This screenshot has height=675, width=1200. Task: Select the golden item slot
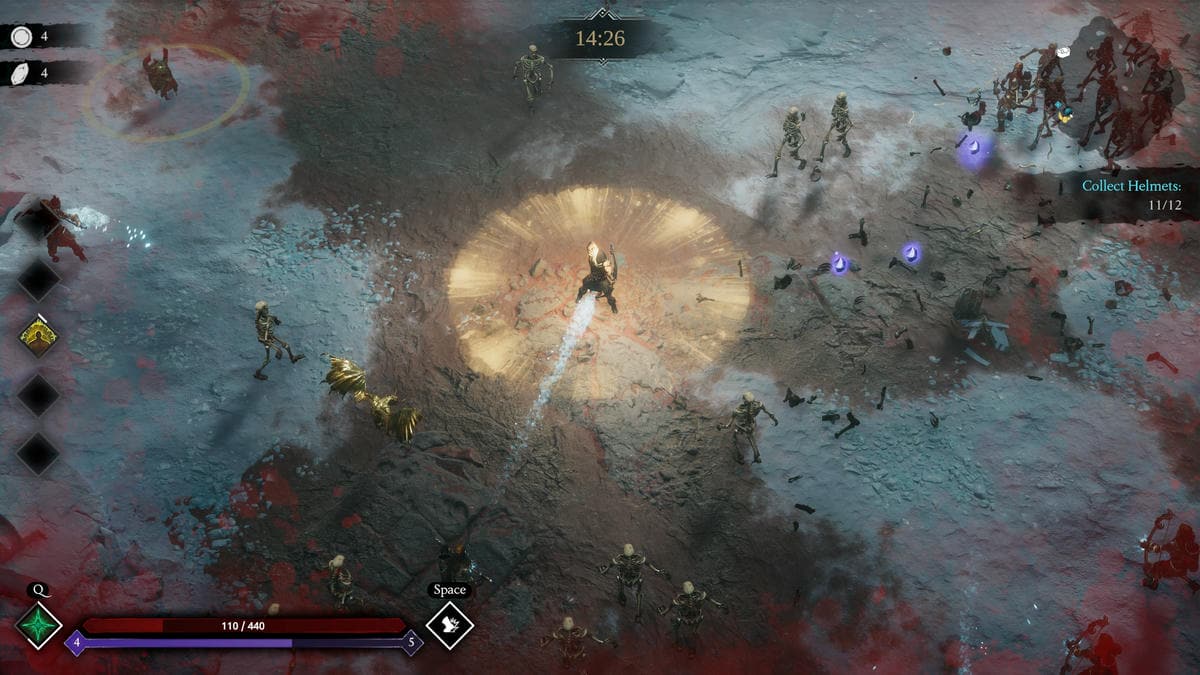click(38, 337)
